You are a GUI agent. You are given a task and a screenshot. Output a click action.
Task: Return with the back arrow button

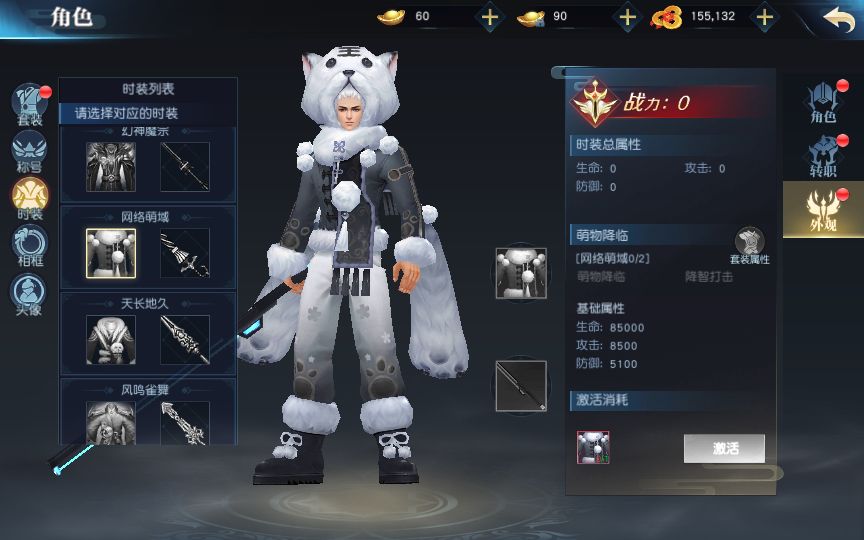point(838,17)
